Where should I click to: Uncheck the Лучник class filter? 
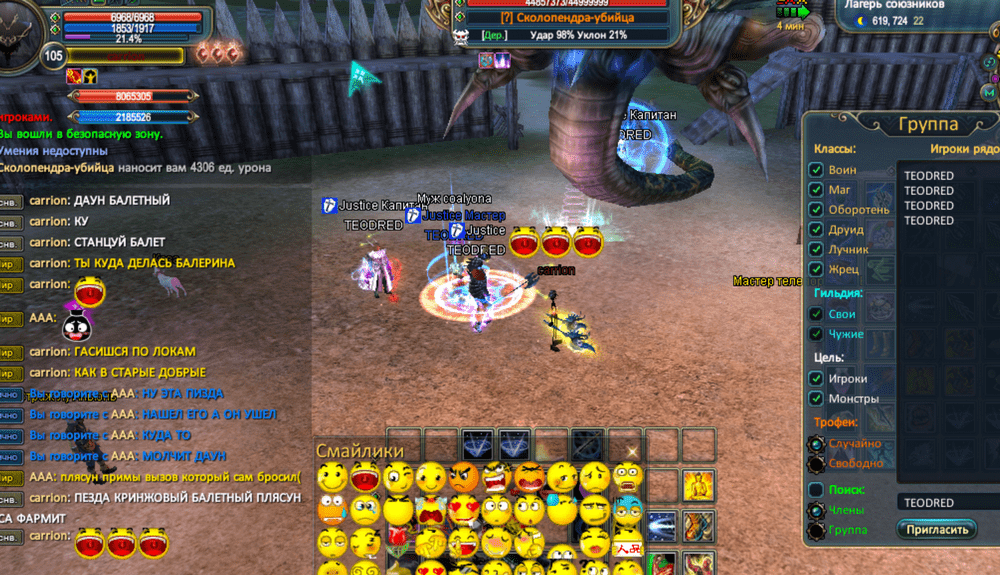pos(816,249)
